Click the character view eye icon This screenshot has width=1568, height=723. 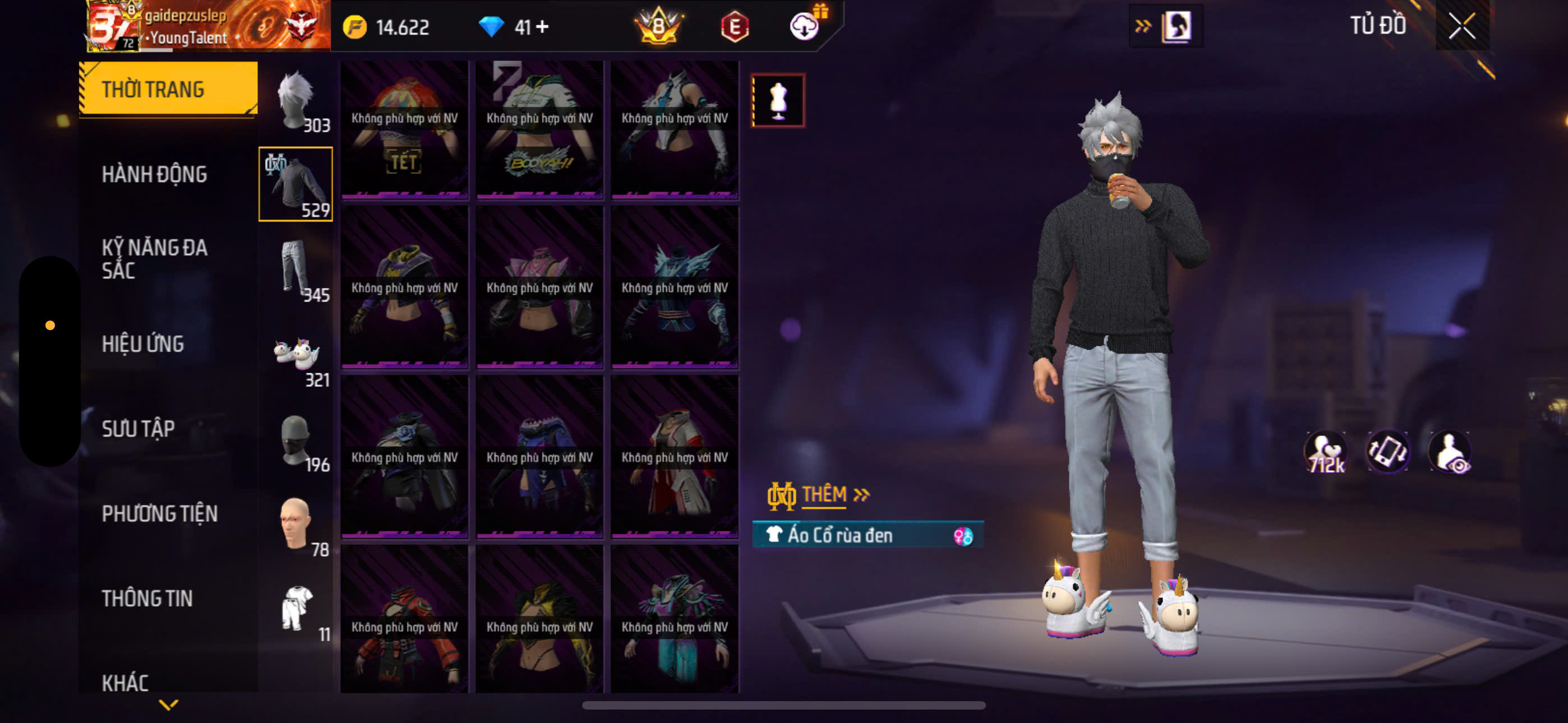coord(1450,452)
